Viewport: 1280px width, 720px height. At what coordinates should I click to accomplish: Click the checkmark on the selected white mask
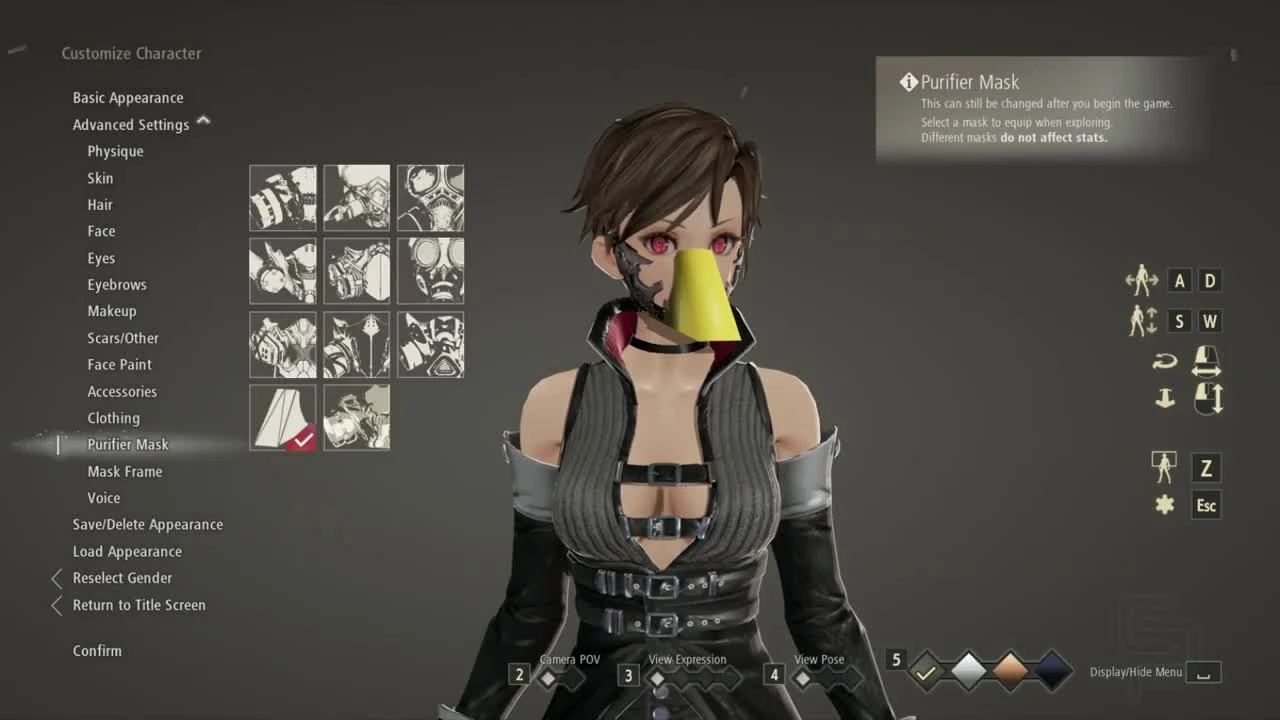click(300, 437)
